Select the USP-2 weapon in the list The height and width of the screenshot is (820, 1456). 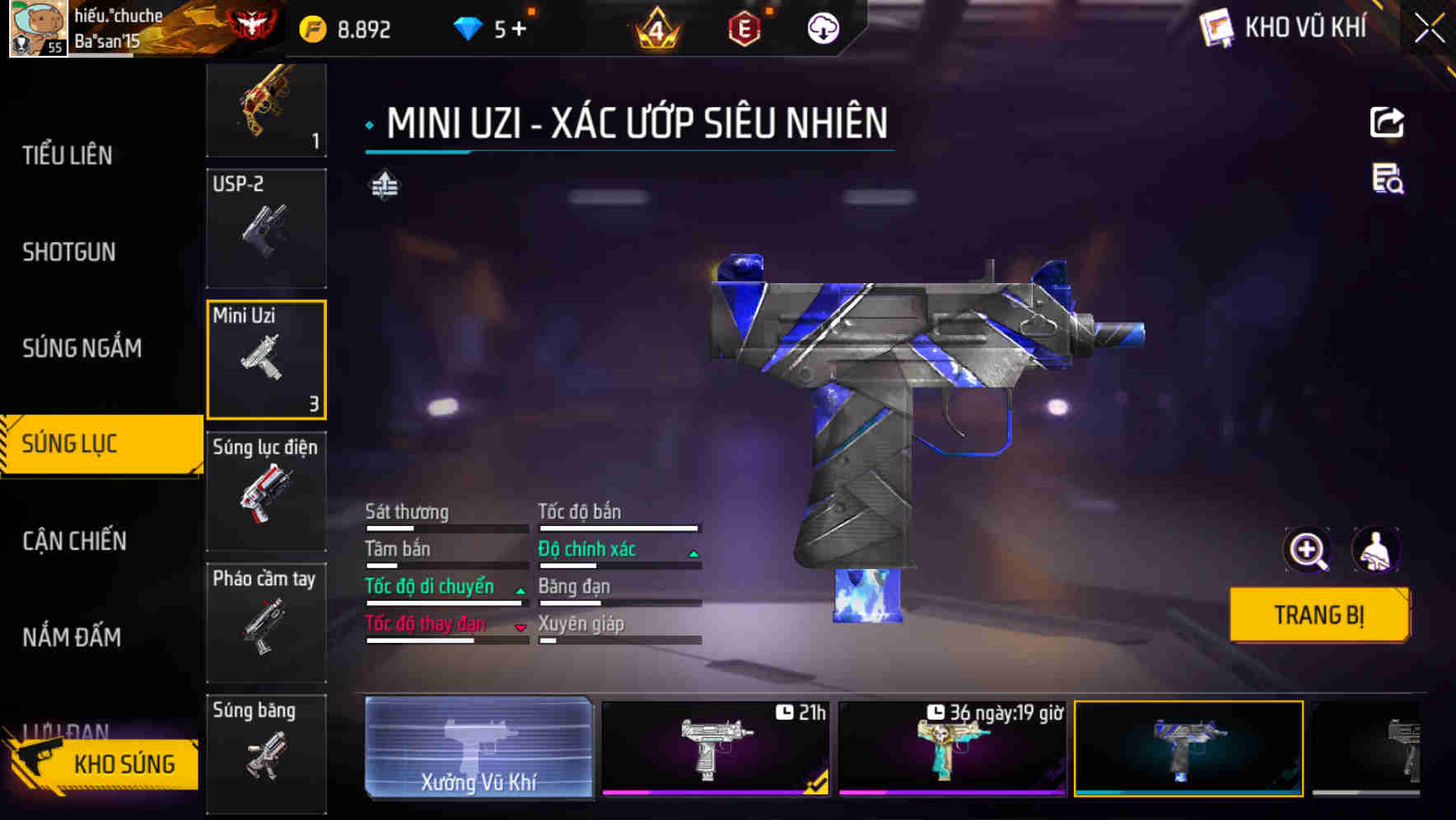266,228
